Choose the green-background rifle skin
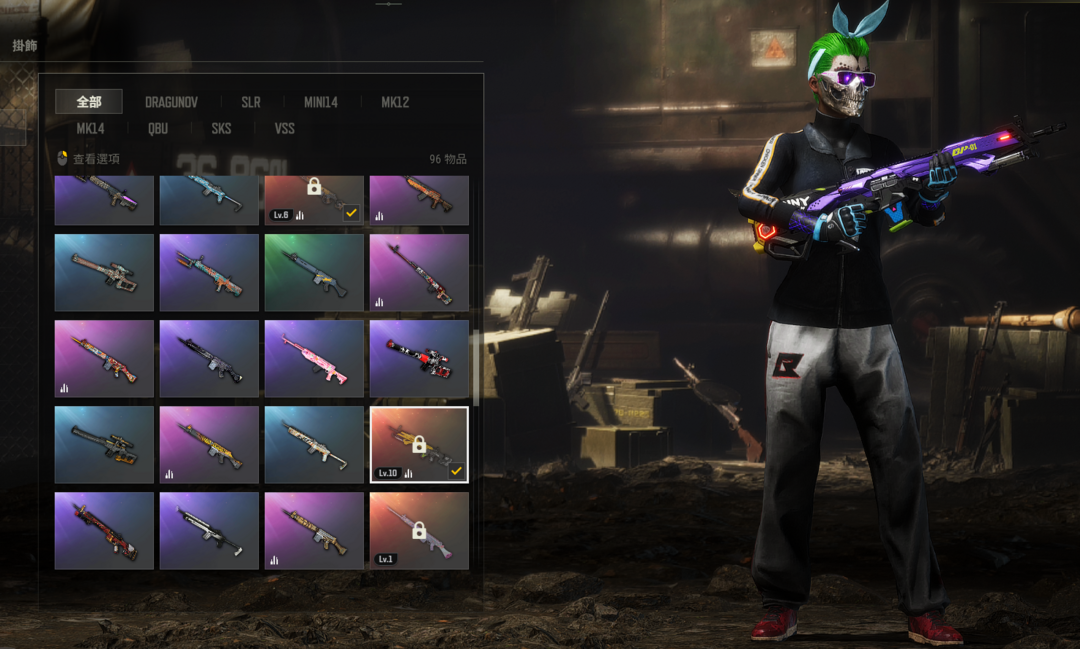The image size is (1080, 649). [314, 272]
